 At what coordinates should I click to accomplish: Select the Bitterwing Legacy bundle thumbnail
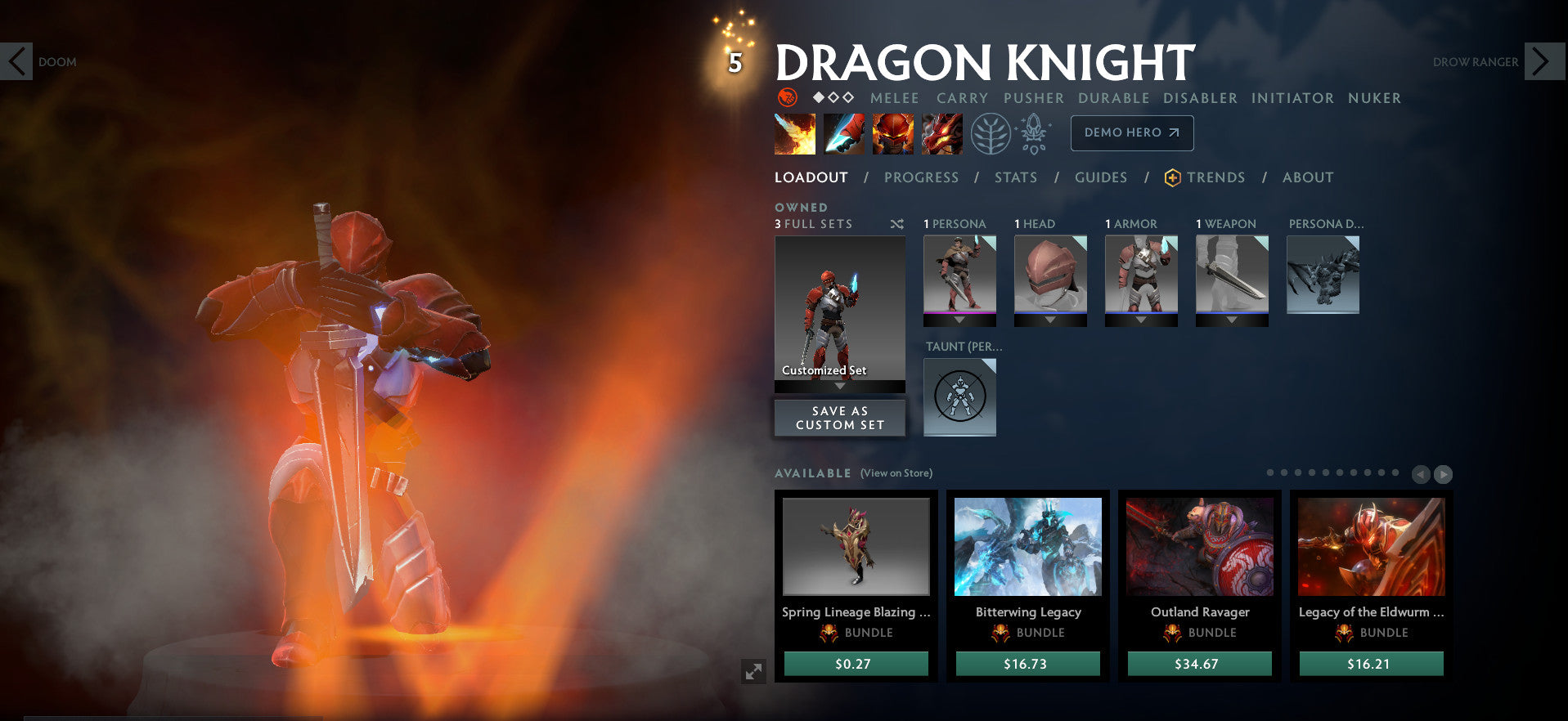1028,546
